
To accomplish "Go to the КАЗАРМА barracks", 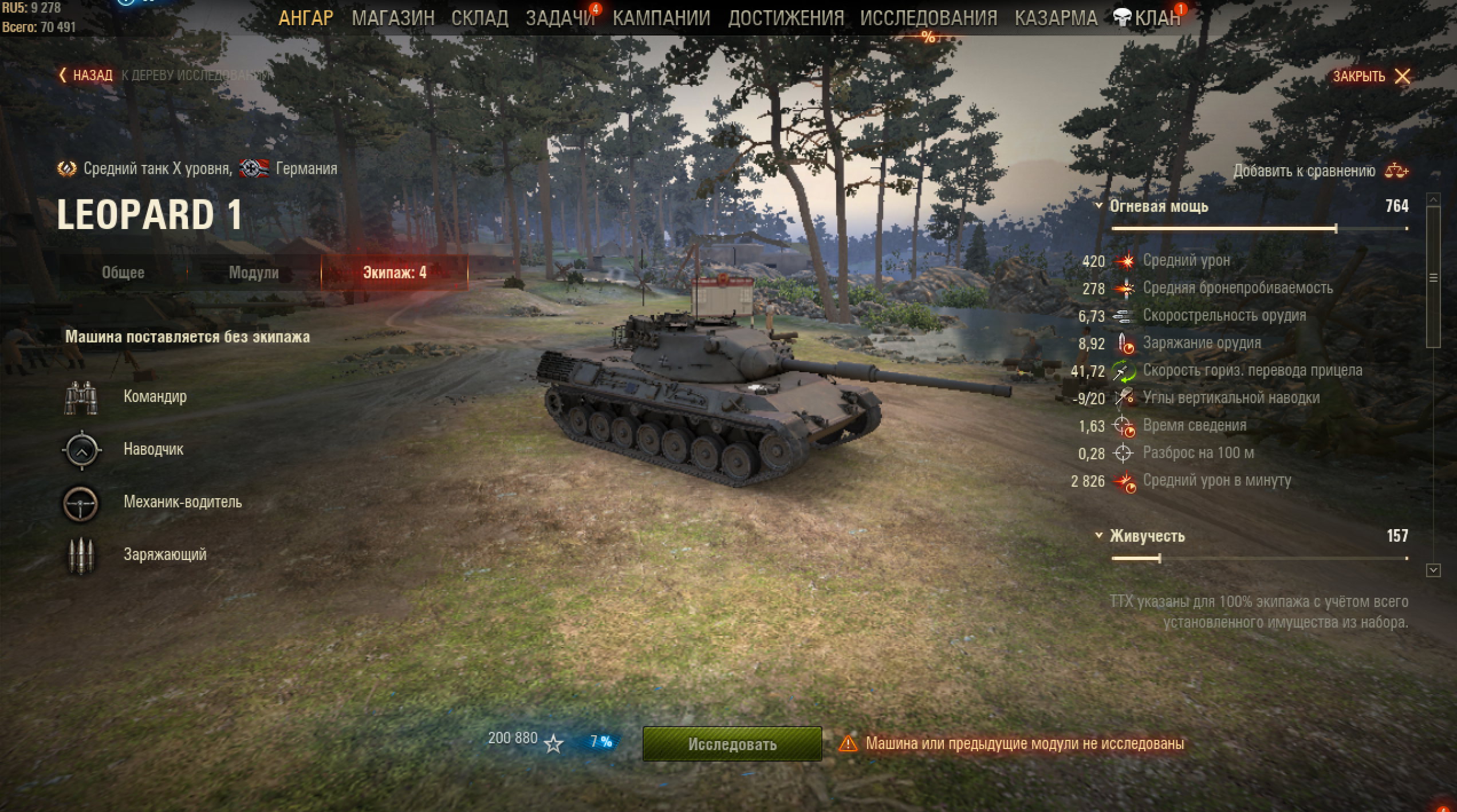I will (x=1056, y=18).
